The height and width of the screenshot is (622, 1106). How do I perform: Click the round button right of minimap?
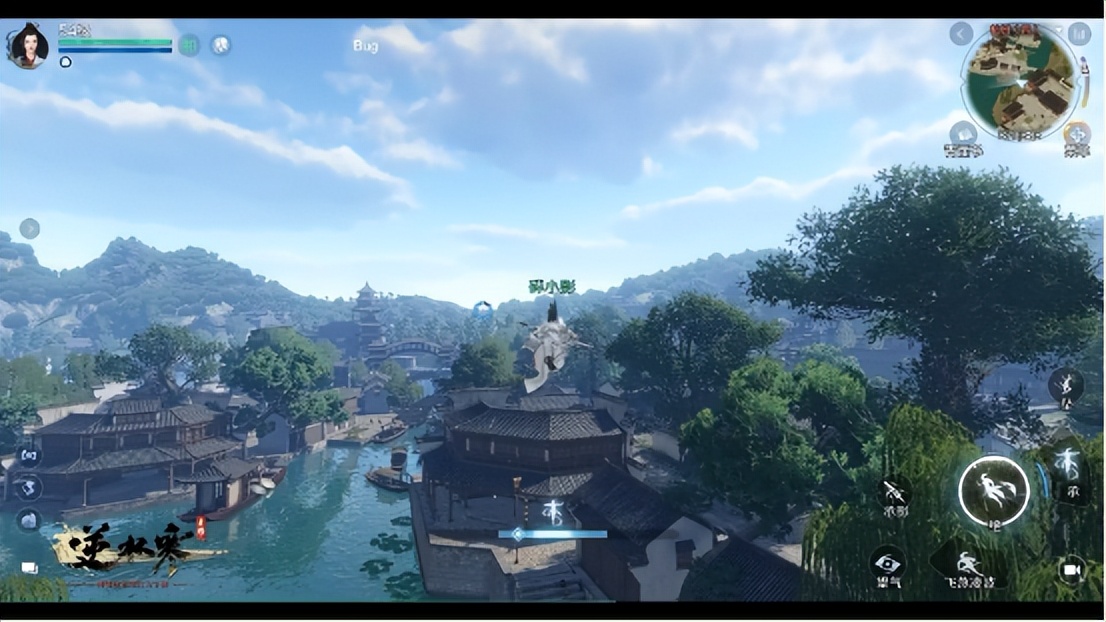click(x=1079, y=34)
